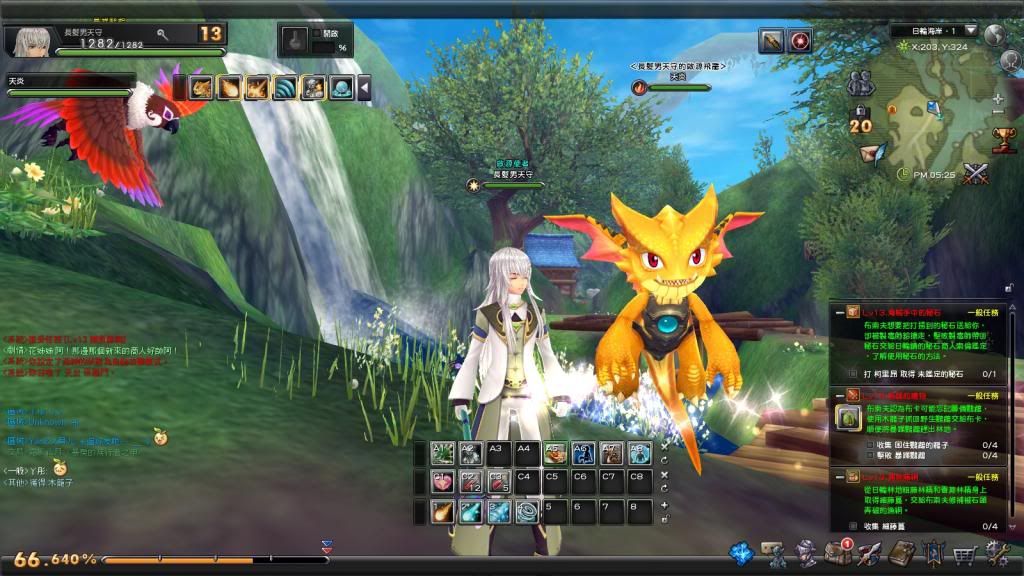Open the world map globe button
1024x576 pixels.
pos(994,33)
